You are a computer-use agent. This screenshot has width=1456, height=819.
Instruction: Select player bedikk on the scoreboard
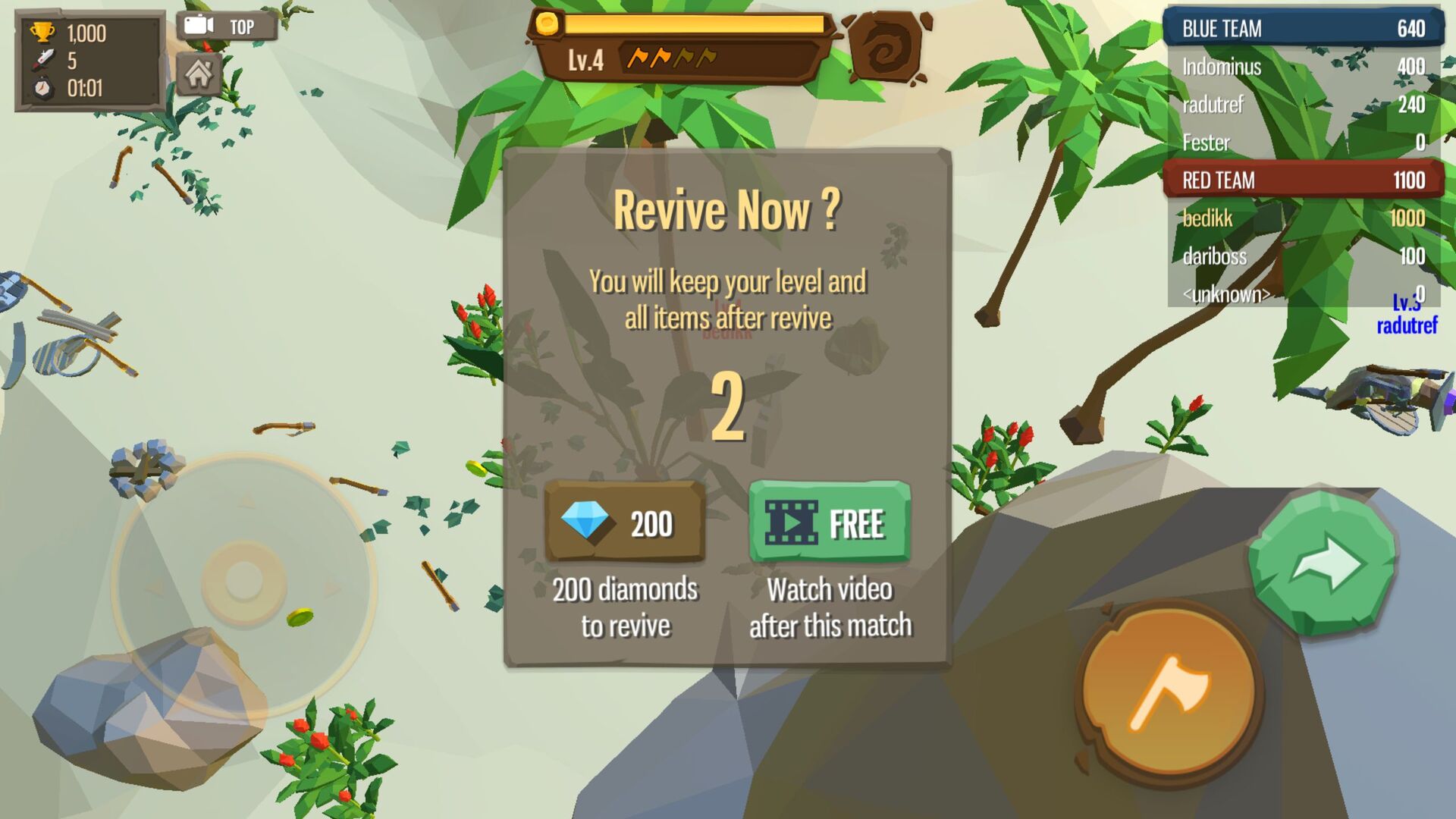tap(1206, 218)
